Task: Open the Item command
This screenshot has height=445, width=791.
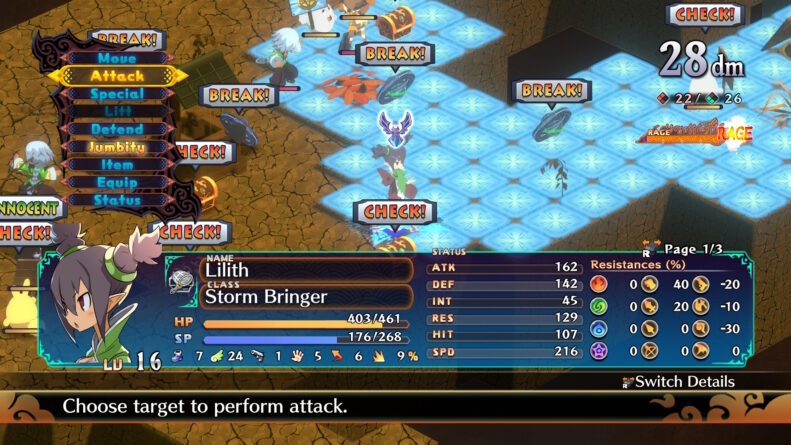Action: click(x=117, y=165)
